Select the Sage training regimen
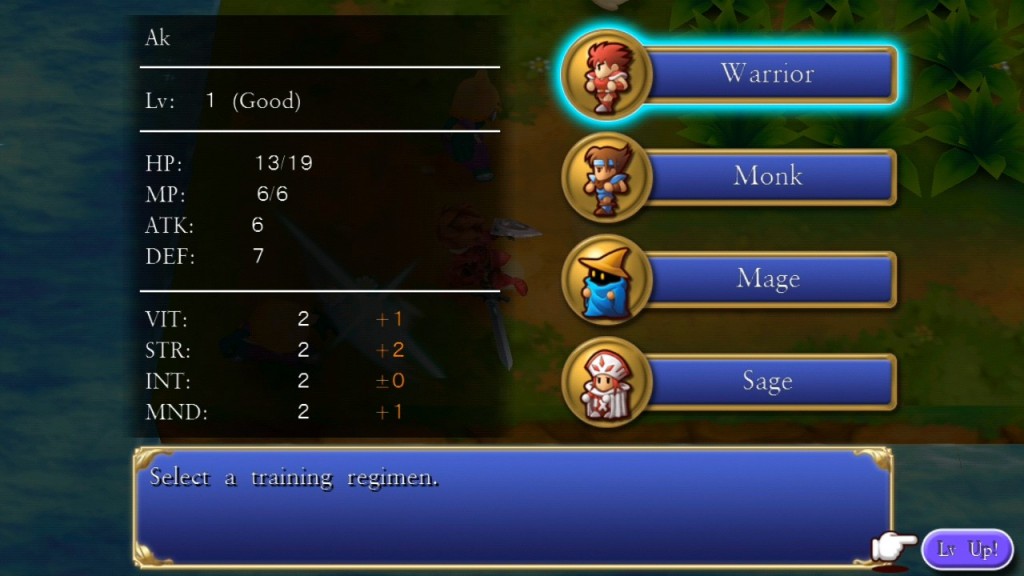The width and height of the screenshot is (1024, 576). pos(768,382)
